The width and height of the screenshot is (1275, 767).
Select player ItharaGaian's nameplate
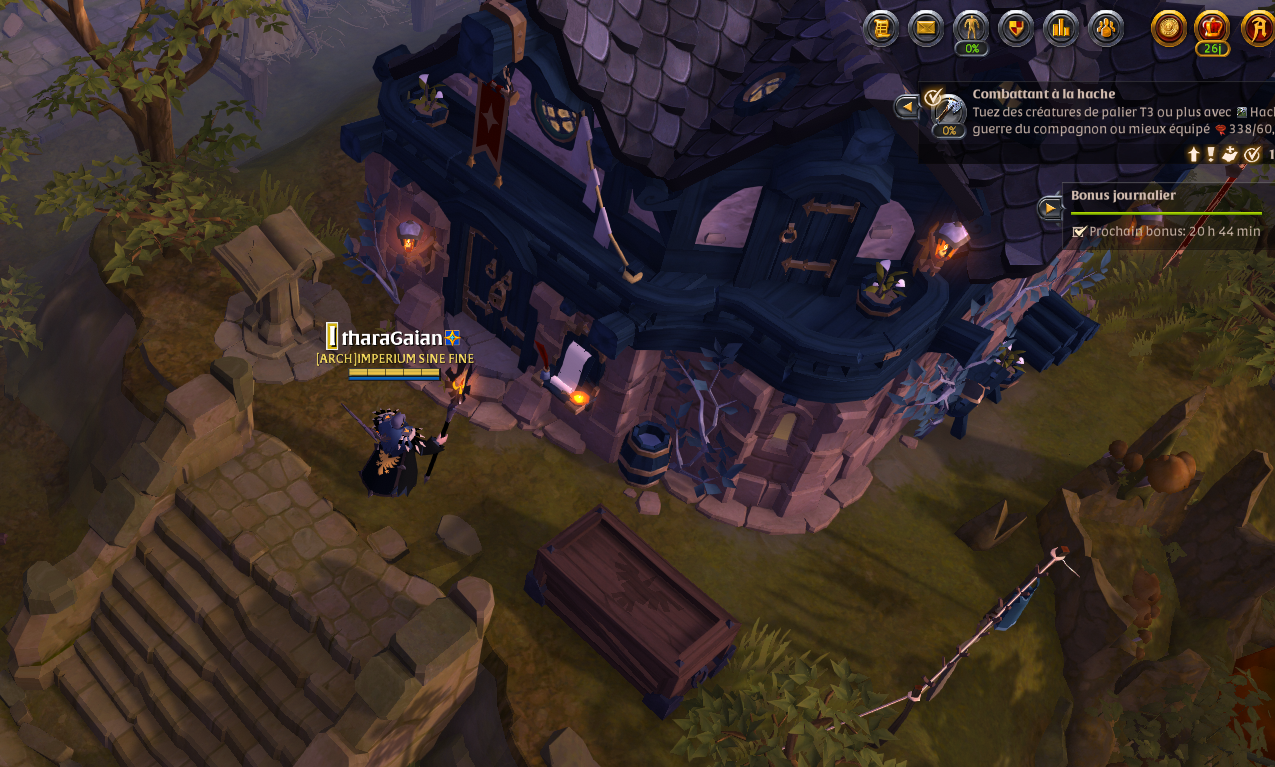tap(392, 338)
